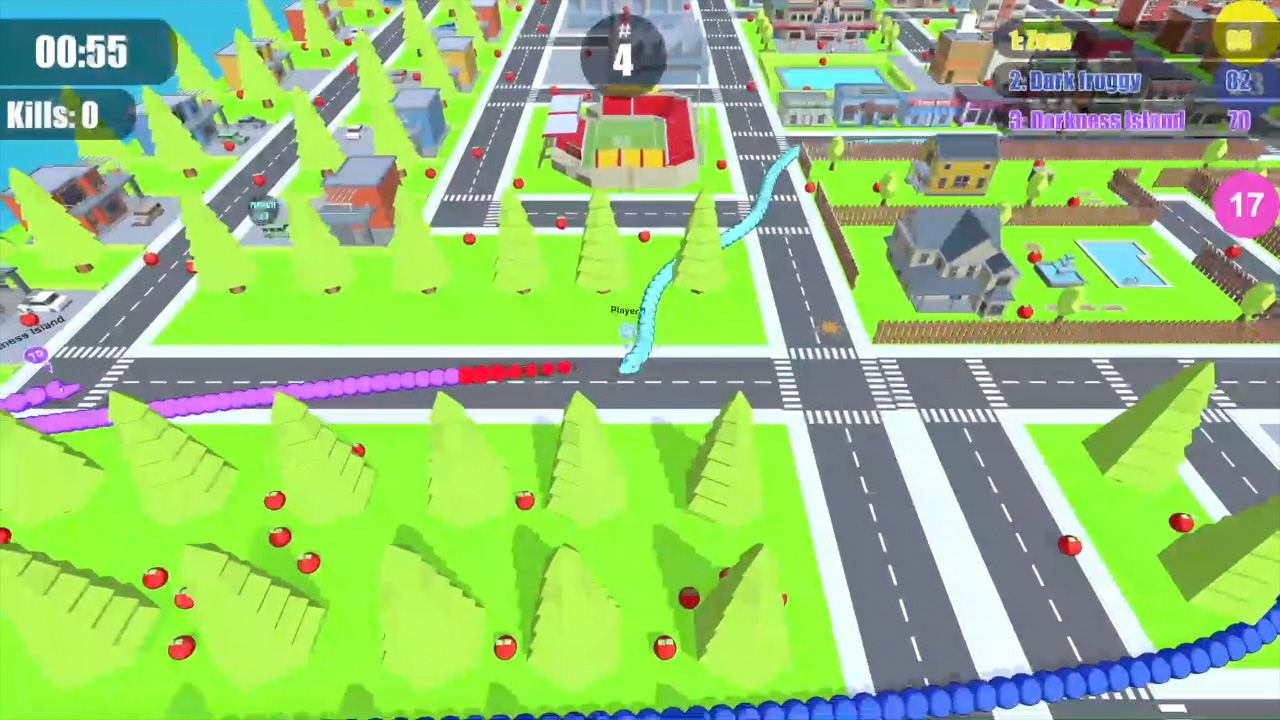
Task: Click the orange spark pickup near the crossroads
Action: pos(830,328)
